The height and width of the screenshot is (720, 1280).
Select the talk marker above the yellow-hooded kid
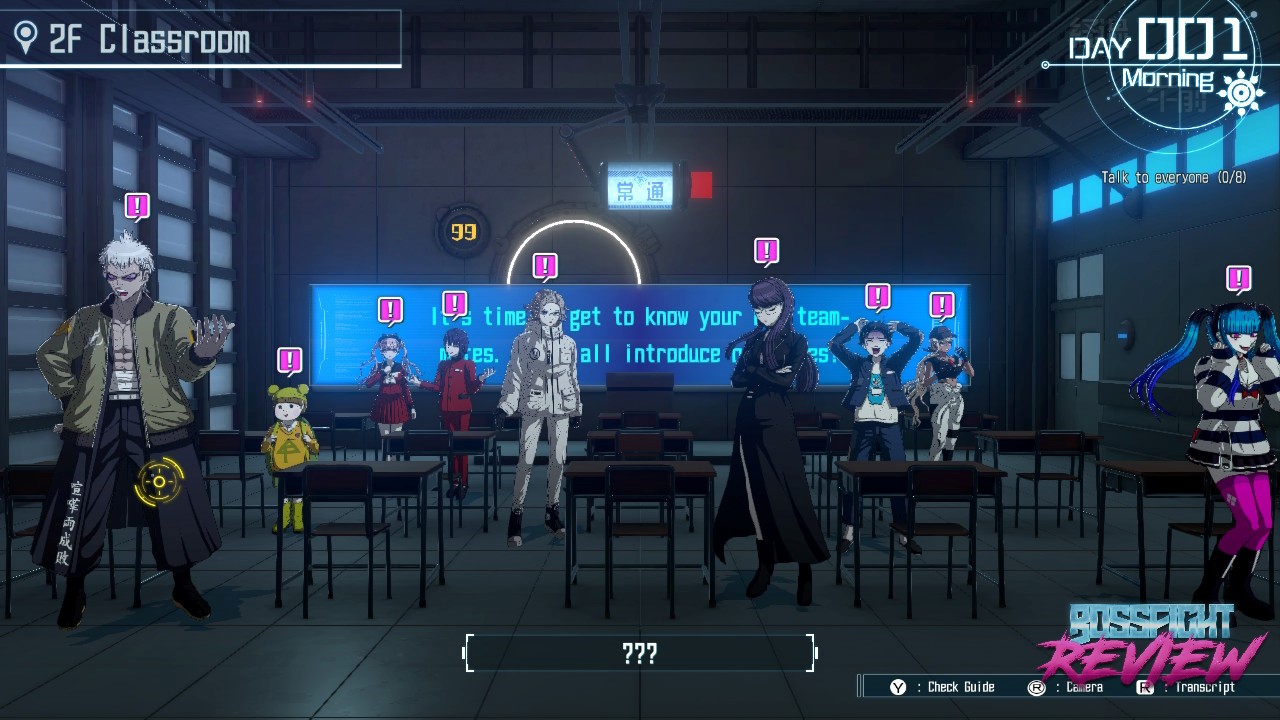(290, 360)
